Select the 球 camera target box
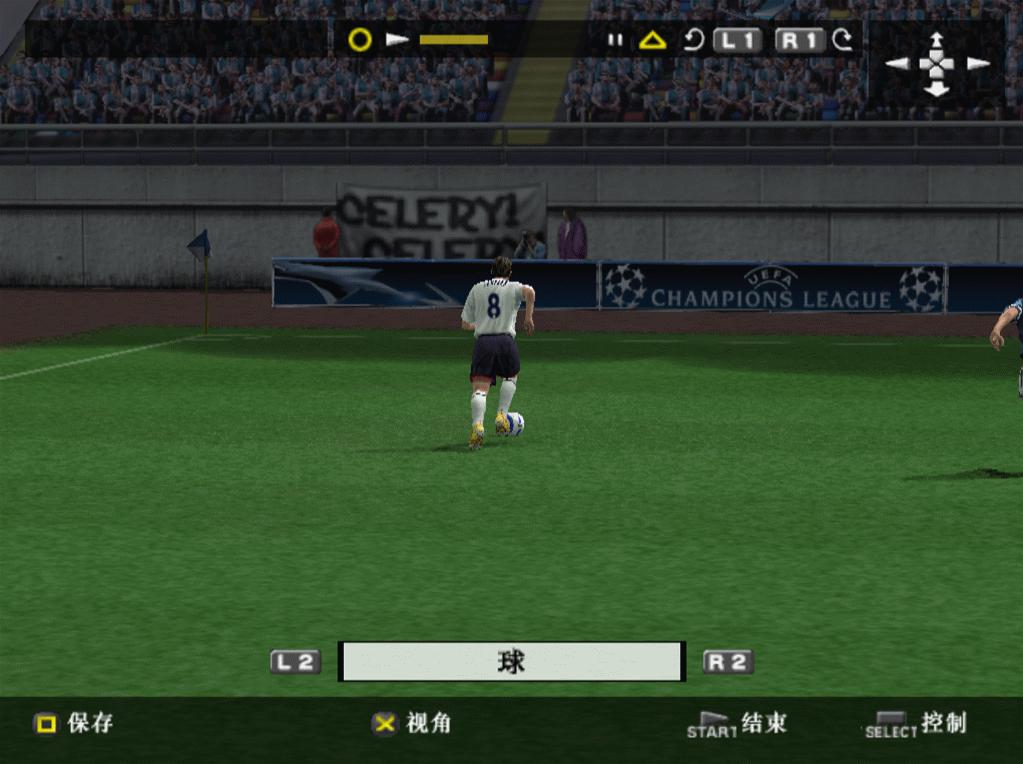 point(511,662)
